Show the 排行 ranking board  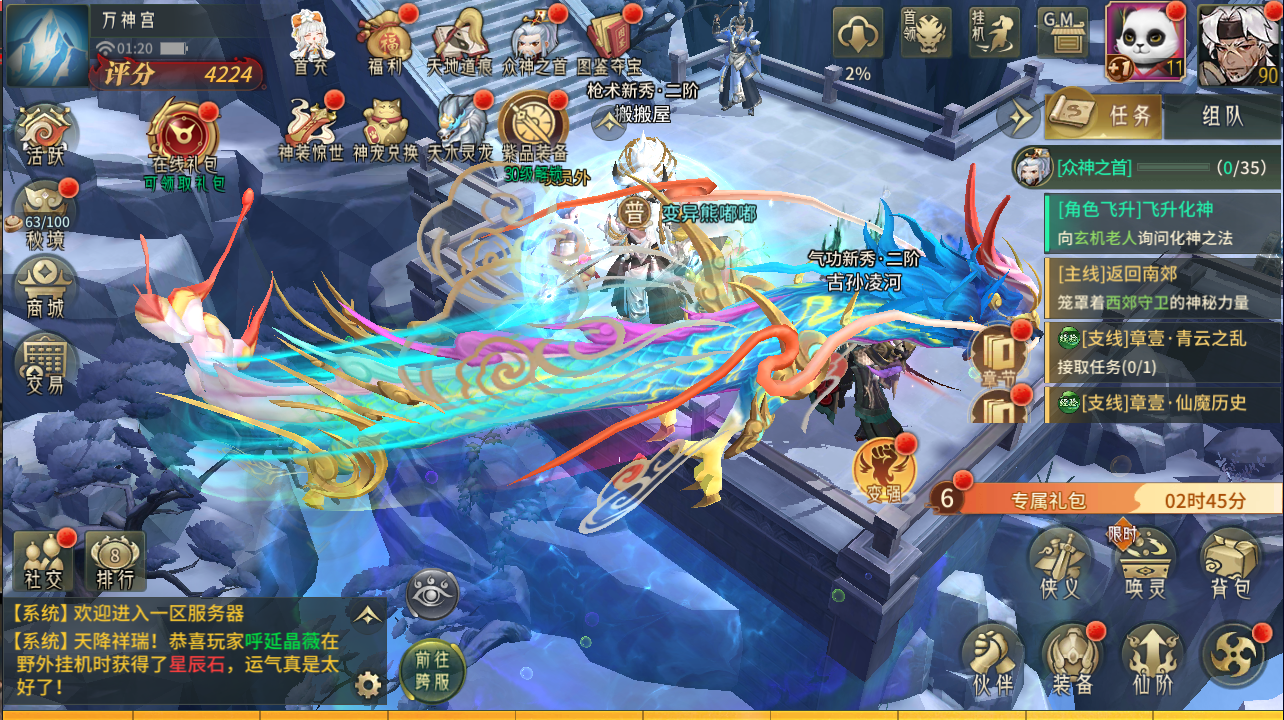[x=115, y=560]
